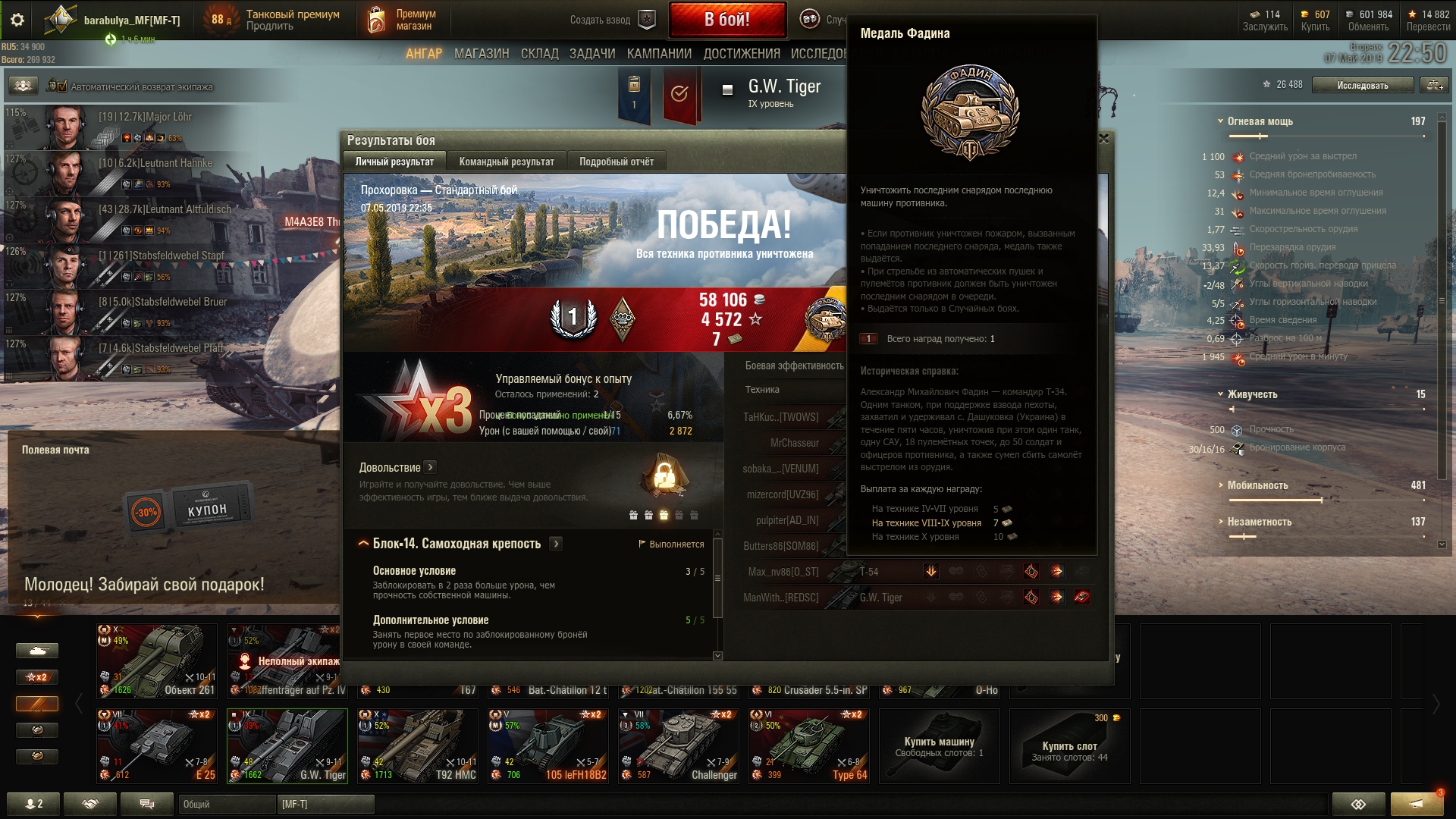1456x819 pixels.
Task: Open the settings gear menu
Action: coord(17,20)
